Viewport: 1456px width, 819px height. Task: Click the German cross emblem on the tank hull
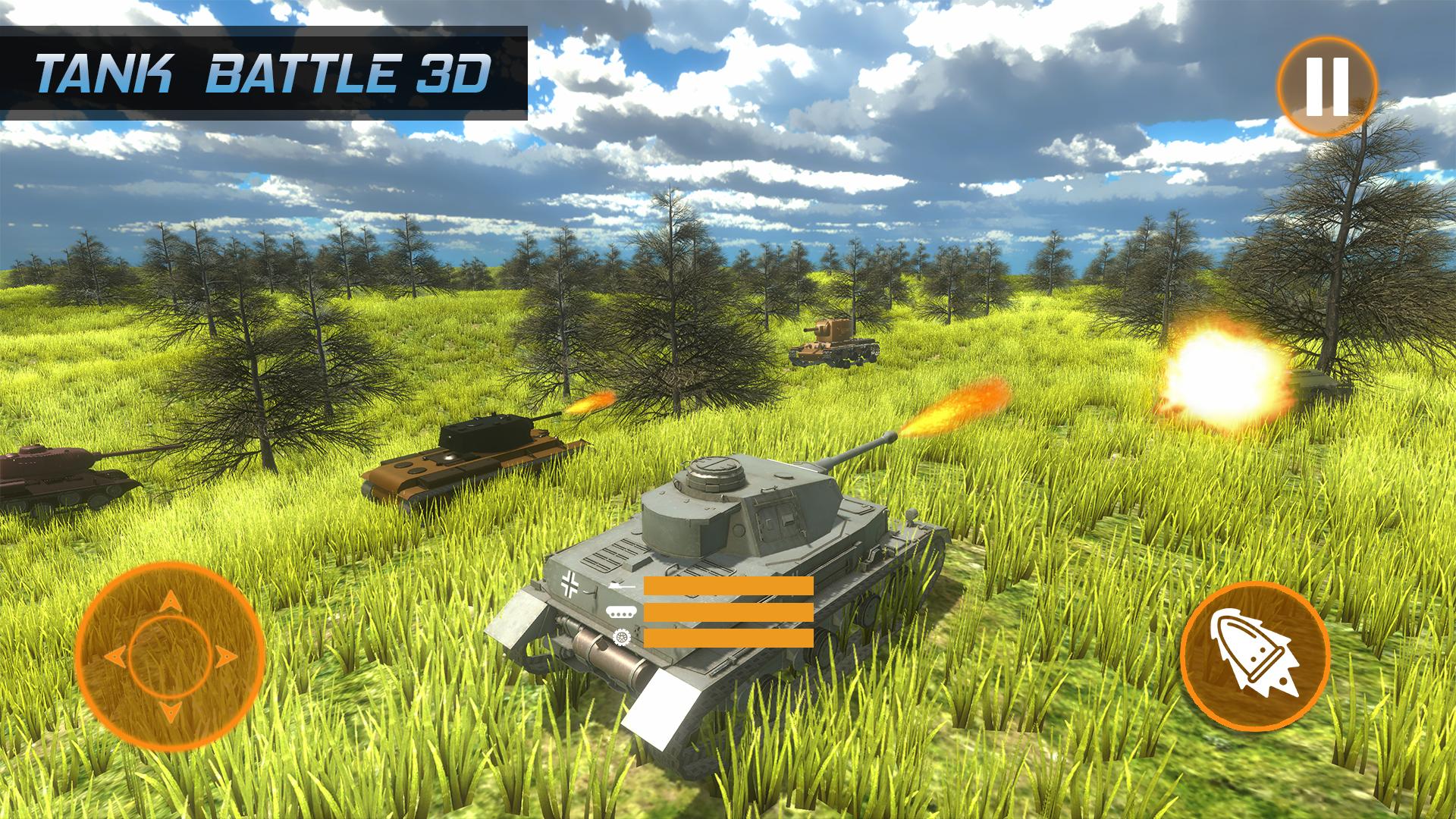click(x=570, y=582)
